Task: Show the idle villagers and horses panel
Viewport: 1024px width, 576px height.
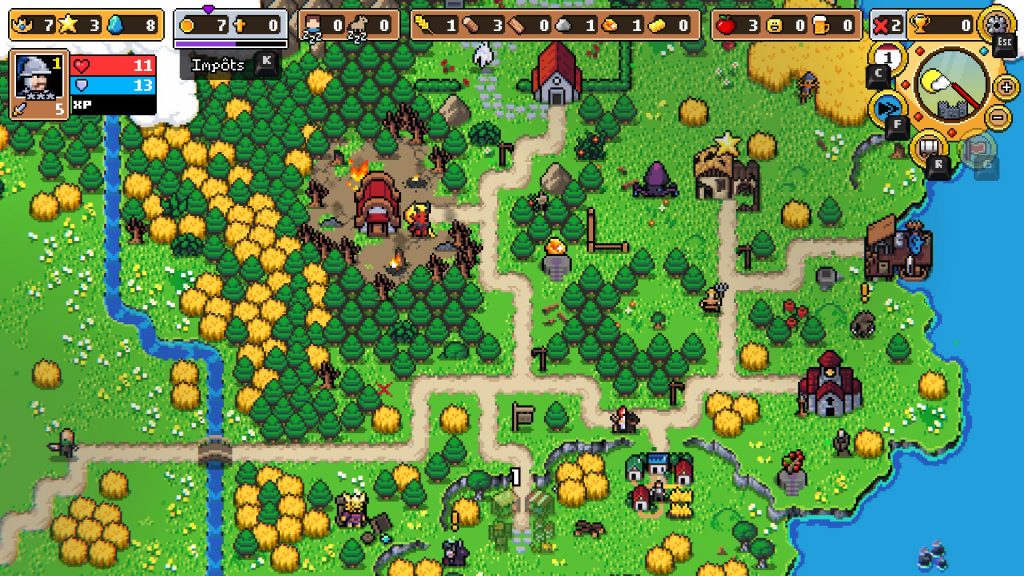Action: pyautogui.click(x=349, y=25)
